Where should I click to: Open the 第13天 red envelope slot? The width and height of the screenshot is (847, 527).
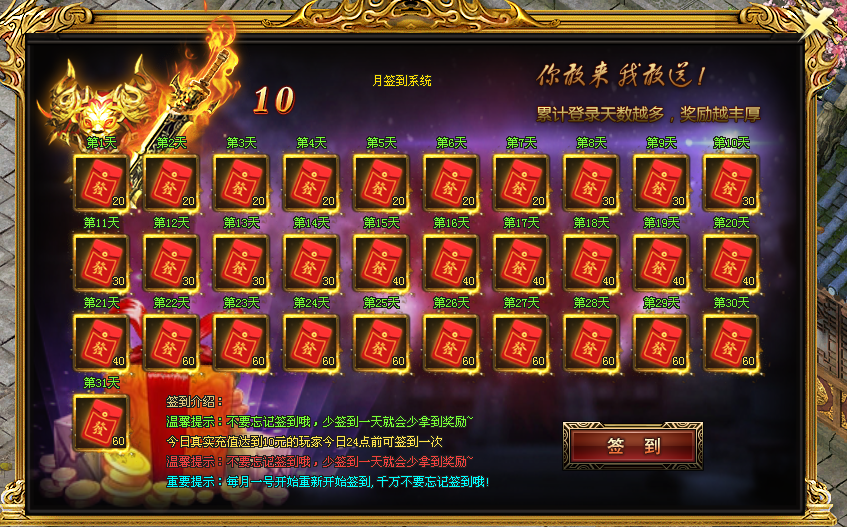(241, 263)
